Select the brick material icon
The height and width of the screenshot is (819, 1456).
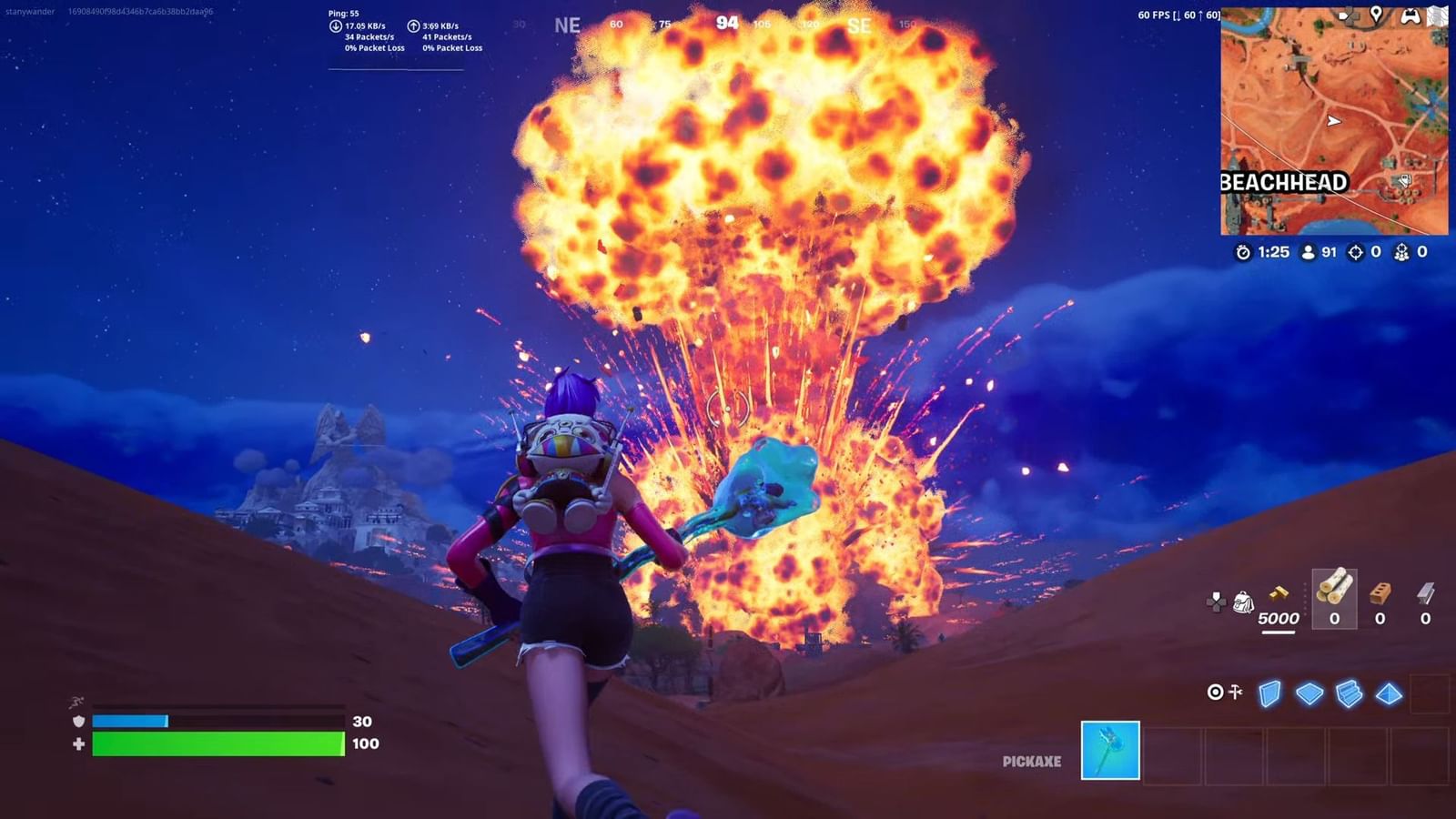pos(1380,593)
